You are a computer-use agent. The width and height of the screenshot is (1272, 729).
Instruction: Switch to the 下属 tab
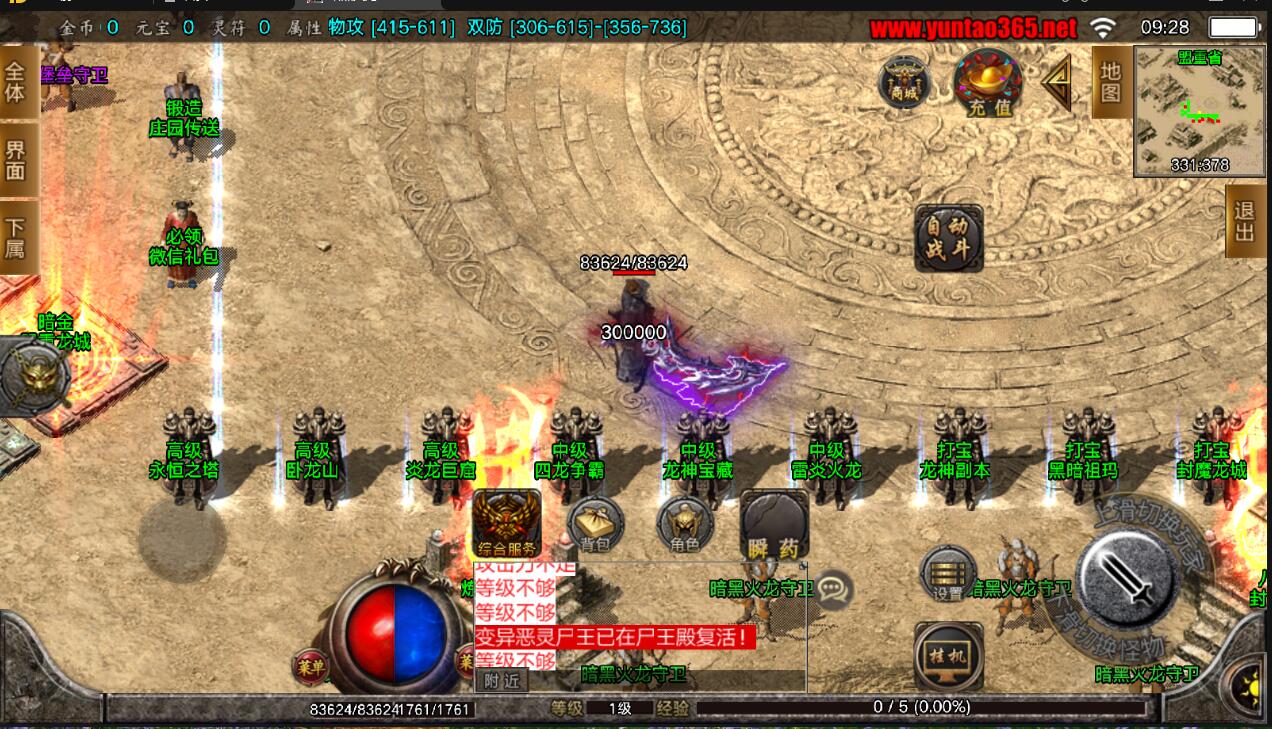tap(16, 236)
